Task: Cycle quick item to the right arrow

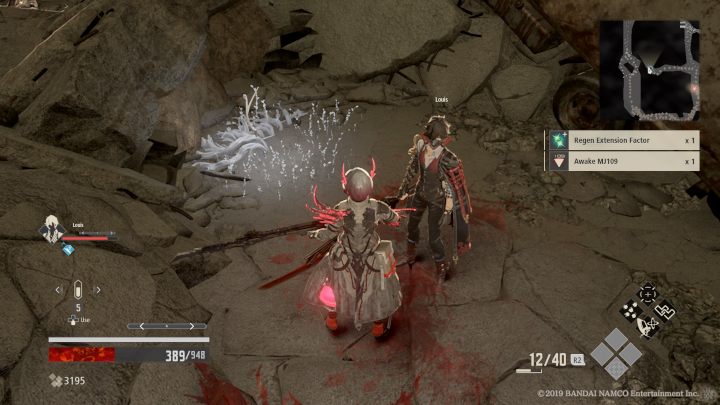Action: coord(98,290)
